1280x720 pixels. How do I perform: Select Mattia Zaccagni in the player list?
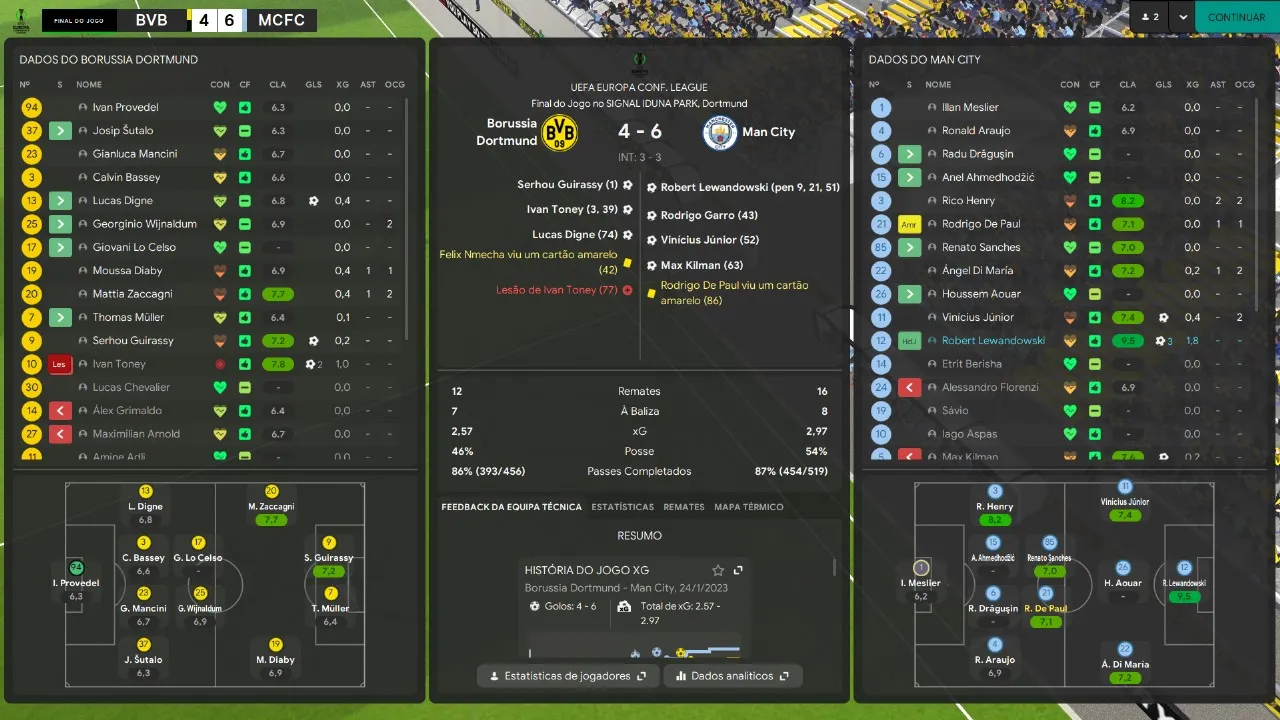[132, 294]
